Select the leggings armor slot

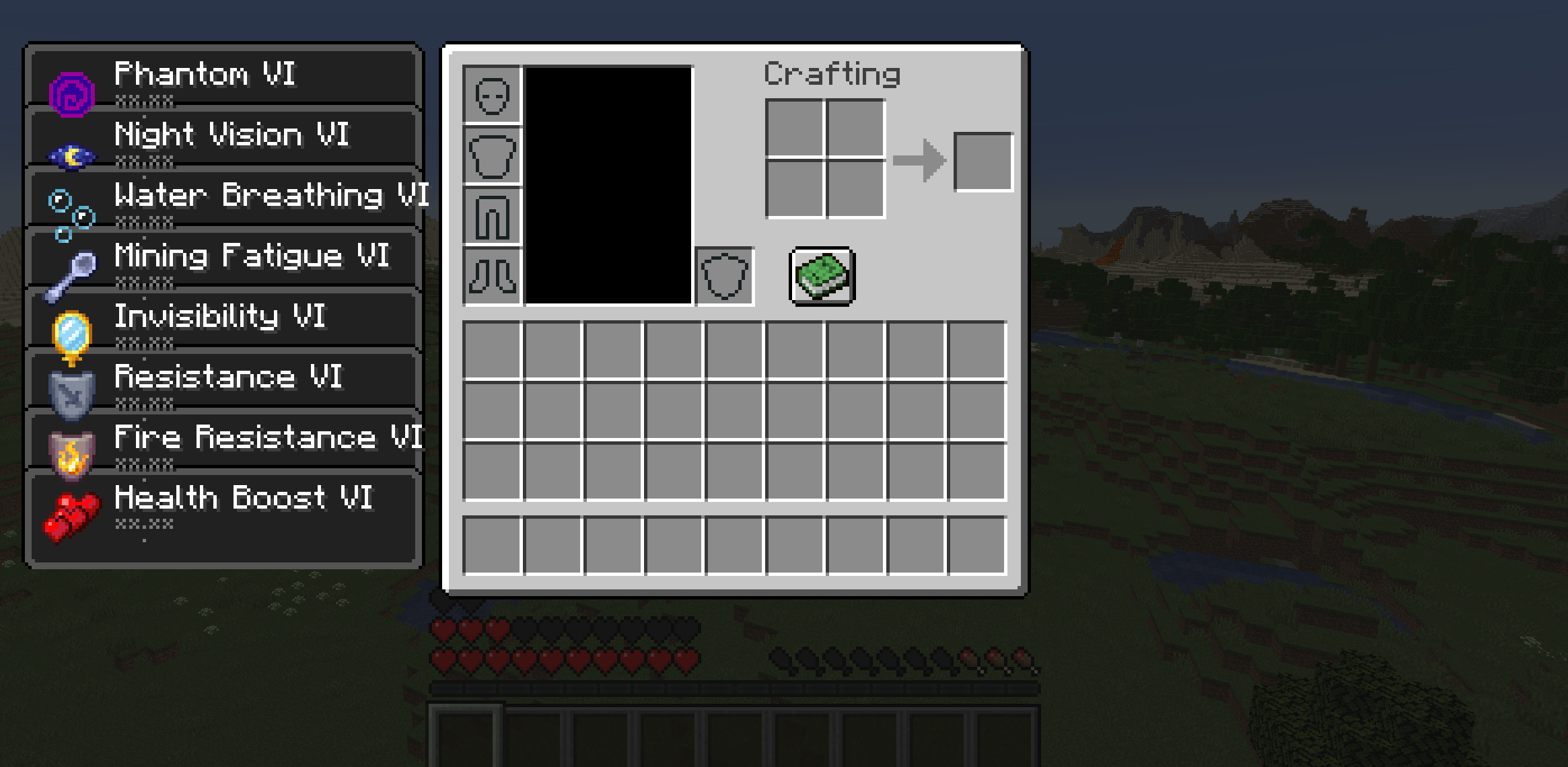493,215
